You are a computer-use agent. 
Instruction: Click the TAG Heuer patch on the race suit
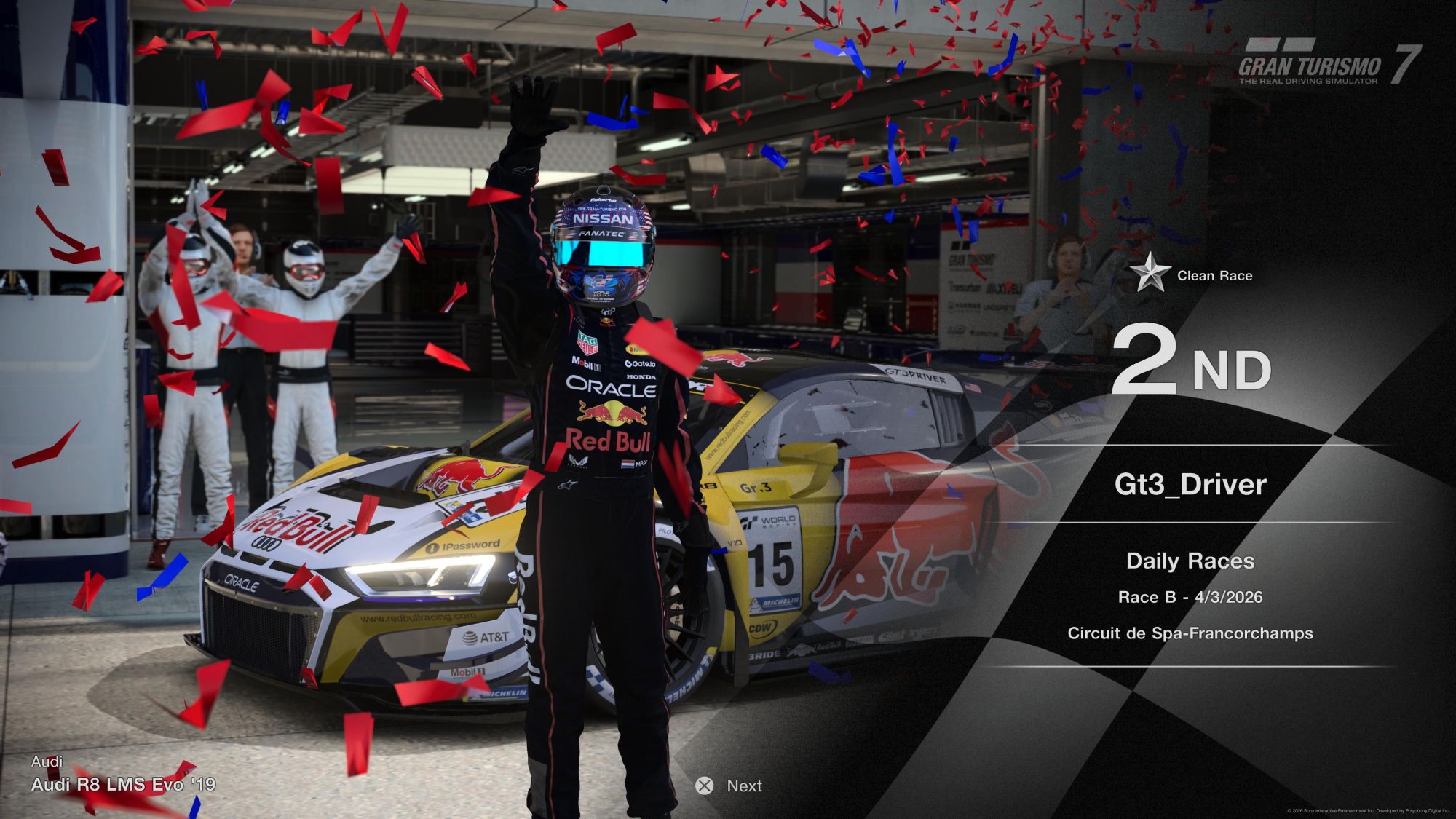589,342
